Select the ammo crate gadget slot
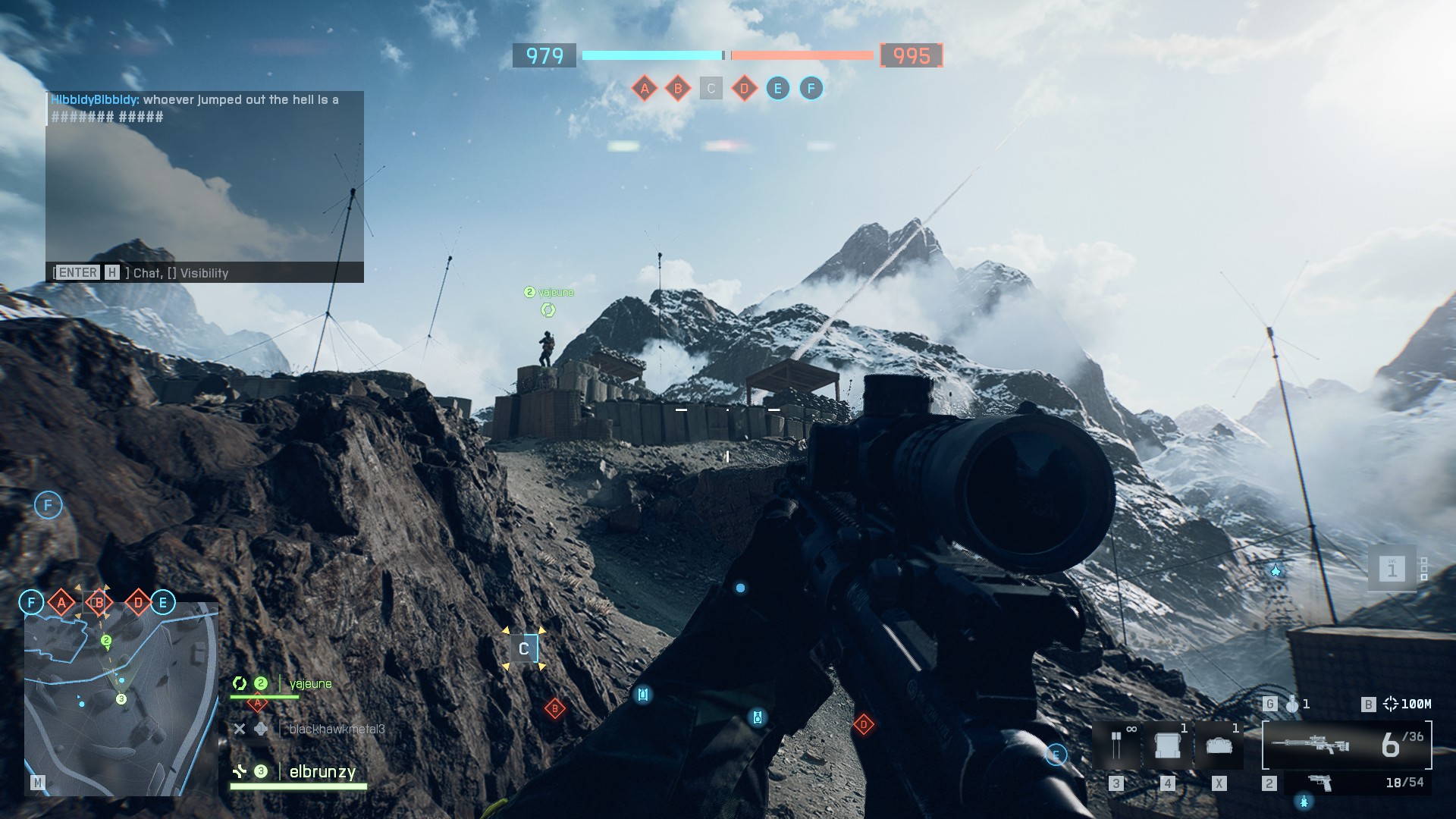Screen dimensions: 1456x819 point(1168,745)
